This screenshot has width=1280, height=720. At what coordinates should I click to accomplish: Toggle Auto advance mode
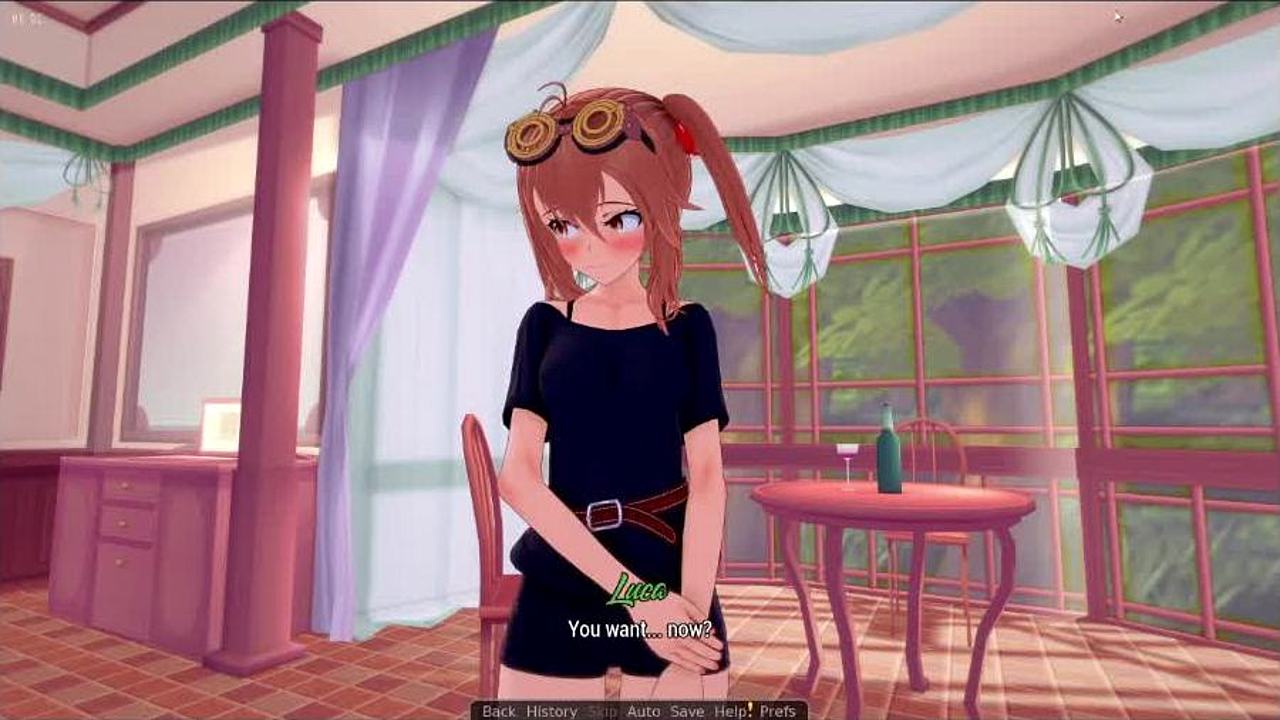pyautogui.click(x=643, y=711)
